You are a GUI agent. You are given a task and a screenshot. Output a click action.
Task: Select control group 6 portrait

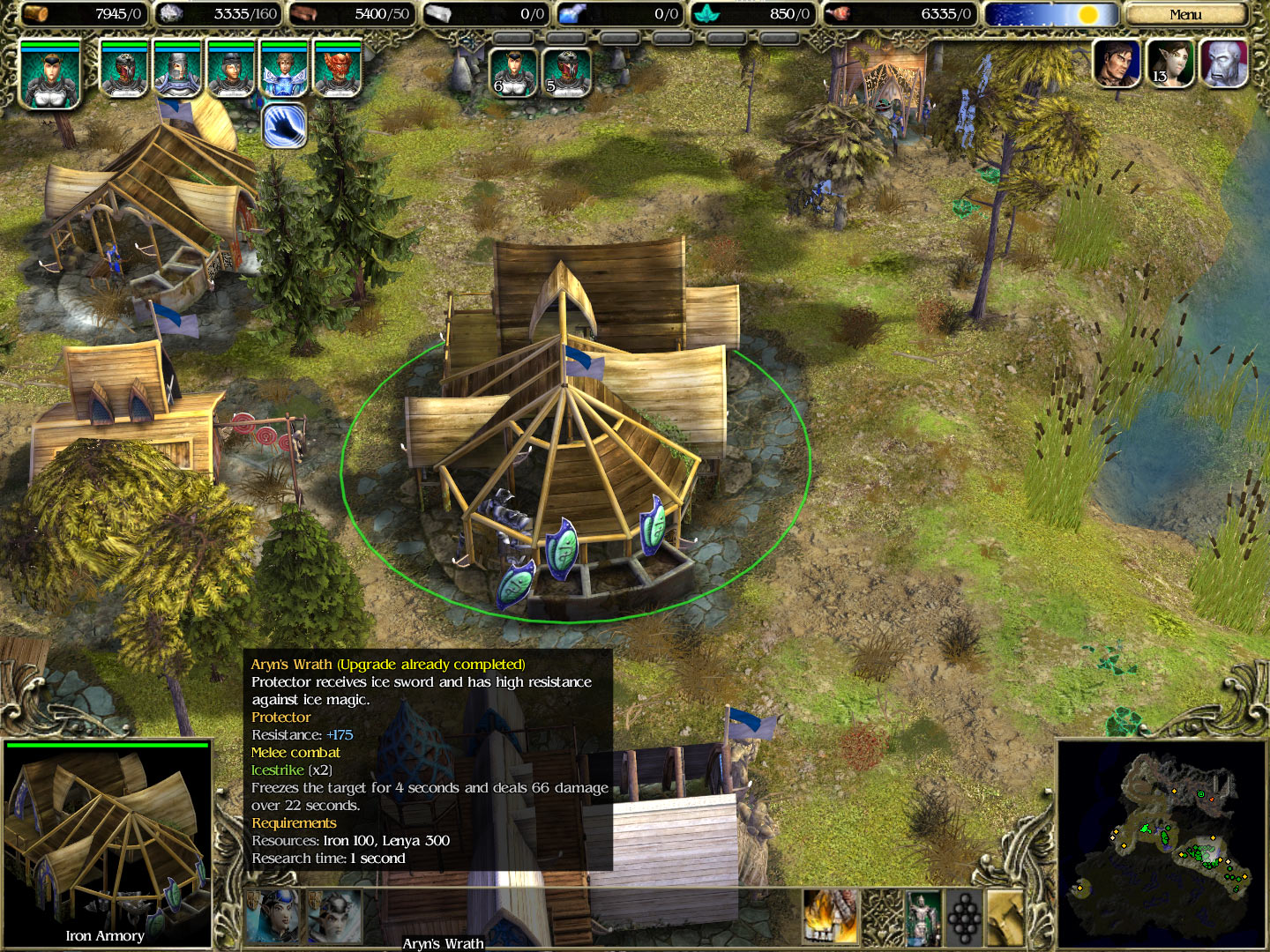[513, 71]
